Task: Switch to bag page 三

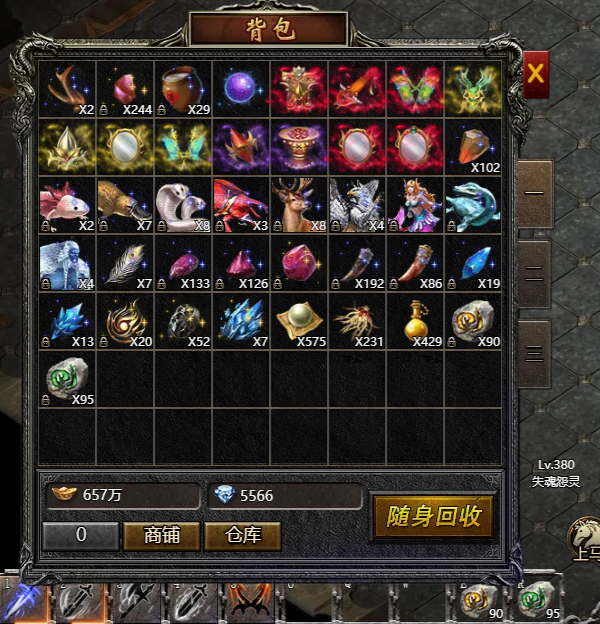Action: click(535, 352)
